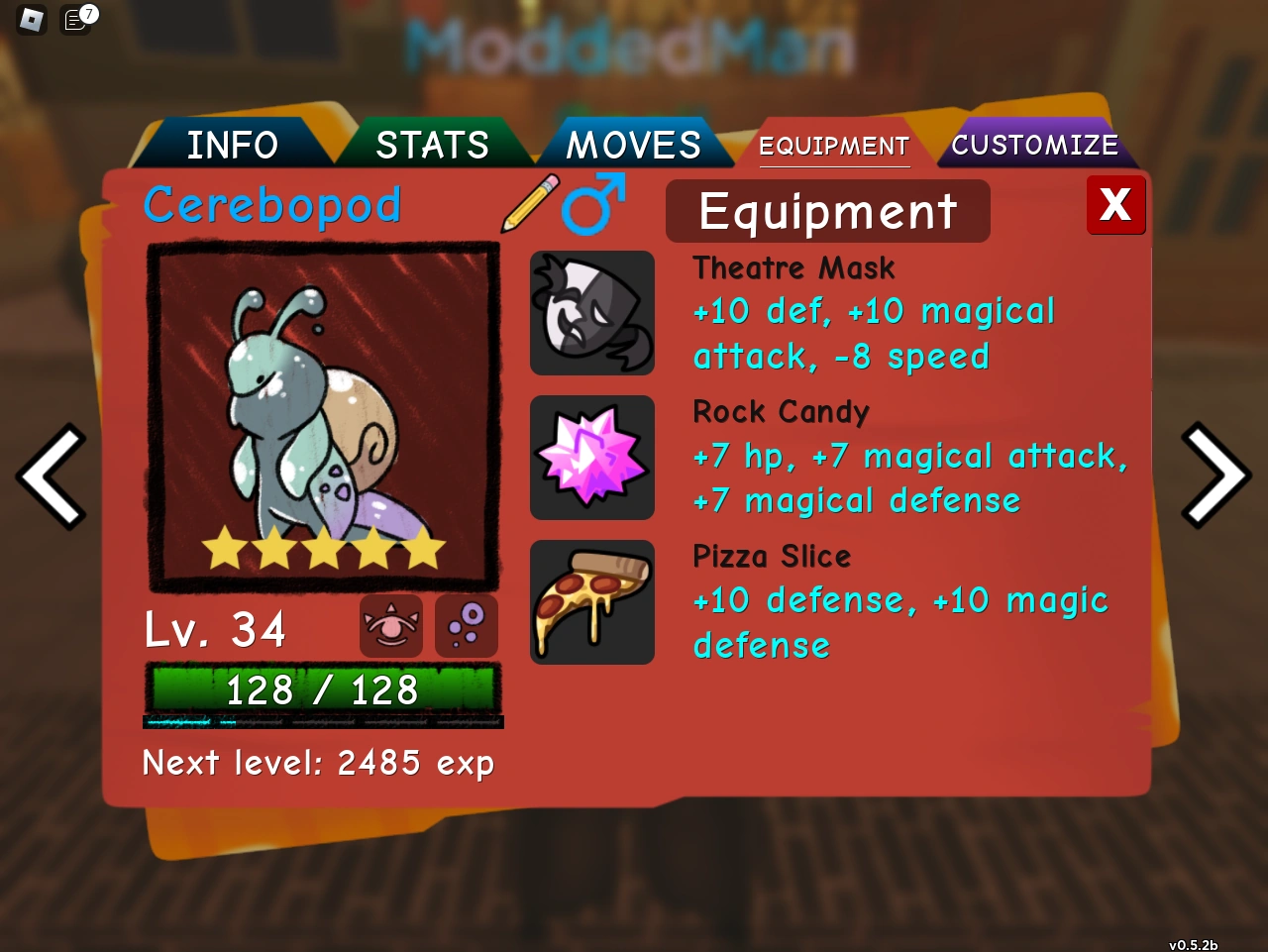Open the Roblox menu icon
This screenshot has height=952, width=1268.
pyautogui.click(x=31, y=21)
